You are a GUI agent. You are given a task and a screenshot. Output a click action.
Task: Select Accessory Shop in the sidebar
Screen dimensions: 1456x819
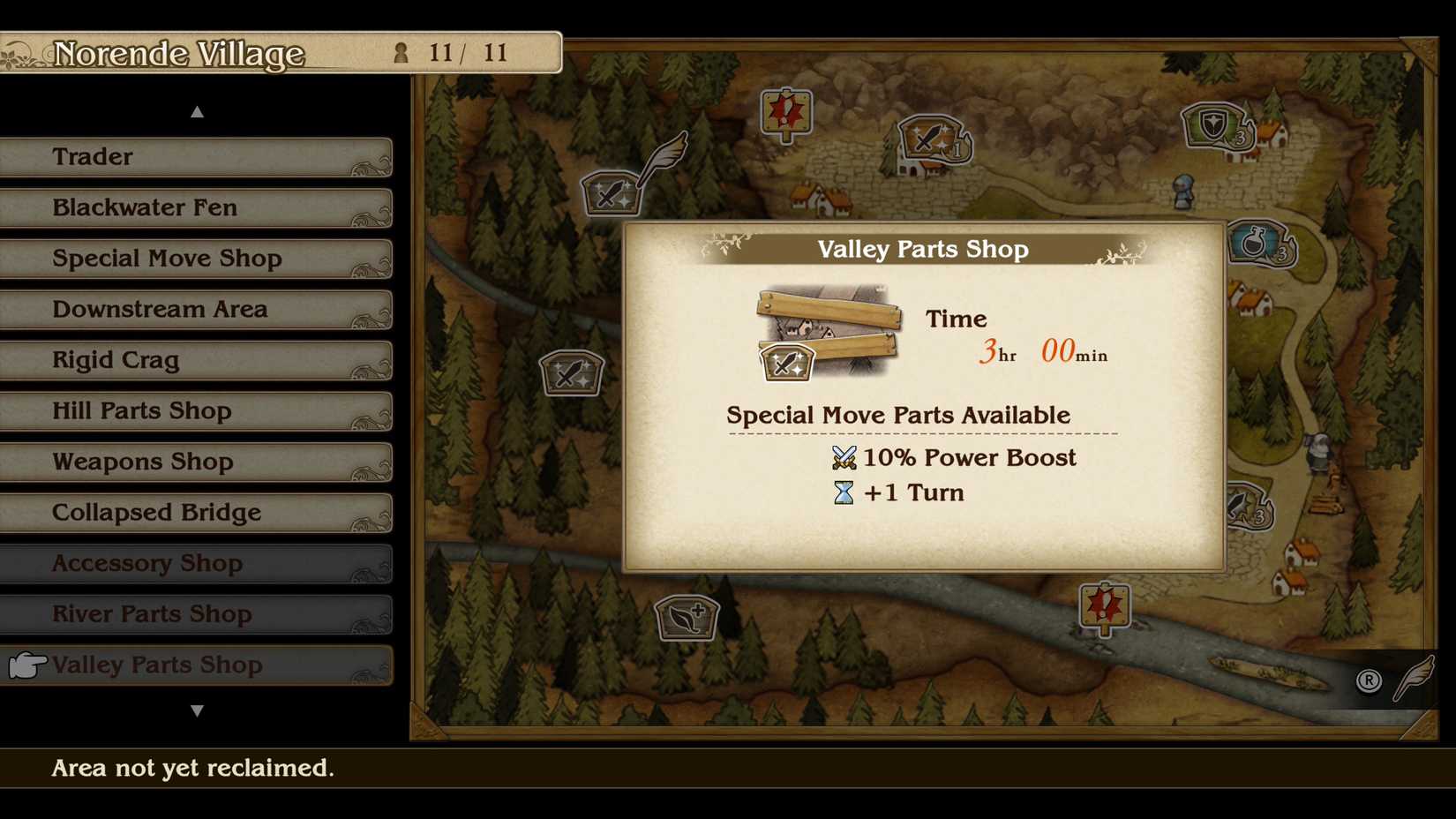pos(147,563)
